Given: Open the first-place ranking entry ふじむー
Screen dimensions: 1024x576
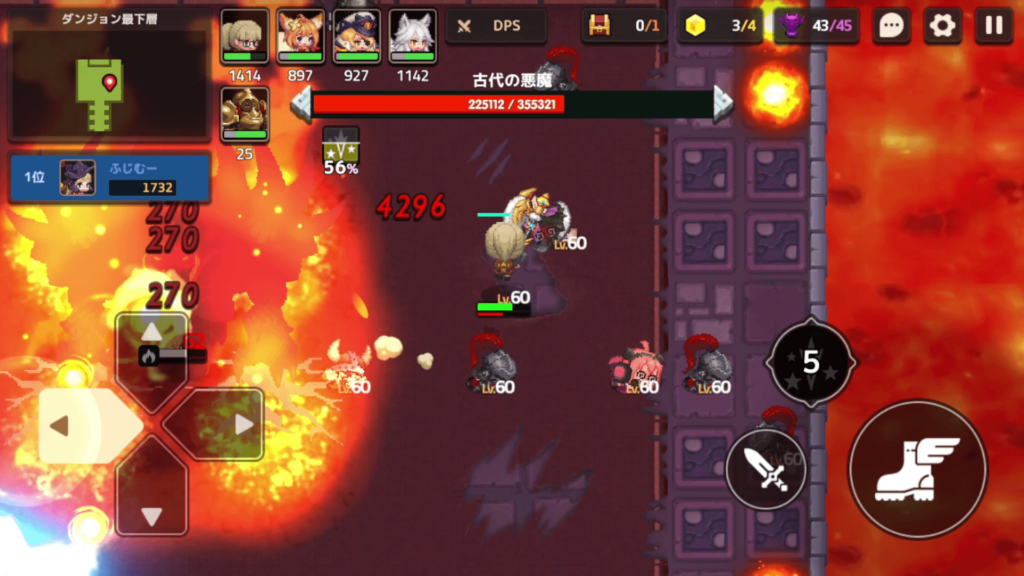Looking at the screenshot, I should (110, 177).
